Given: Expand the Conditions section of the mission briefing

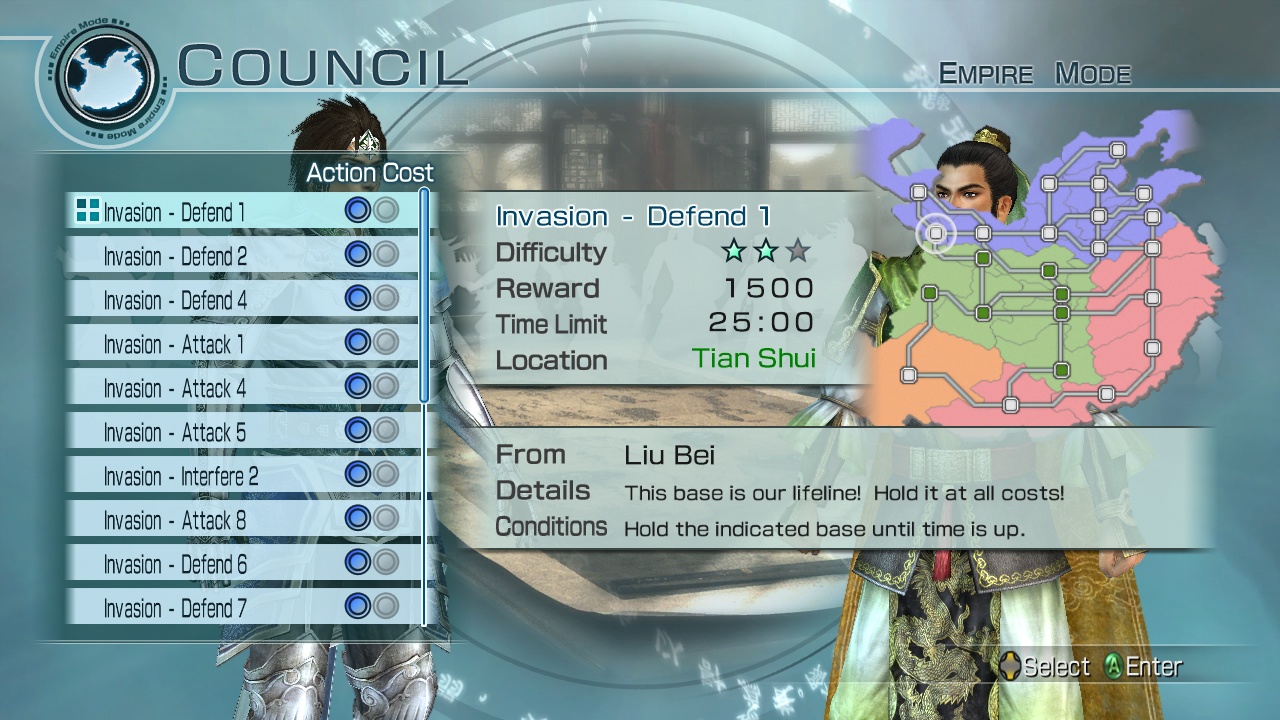Looking at the screenshot, I should point(551,525).
